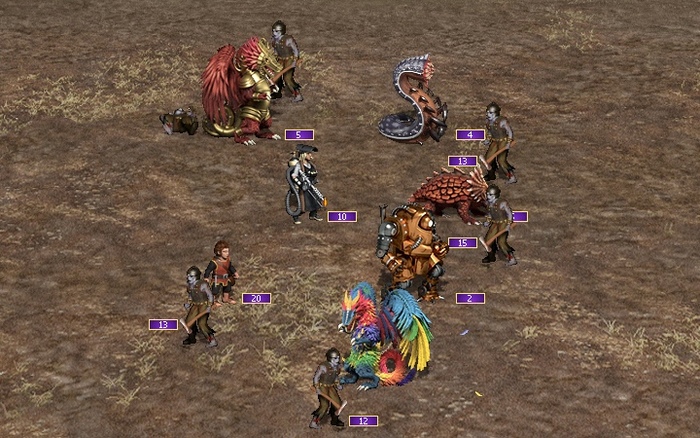Target the rainbow-feathered bird creature
The width and height of the screenshot is (700, 438).
coord(385,335)
